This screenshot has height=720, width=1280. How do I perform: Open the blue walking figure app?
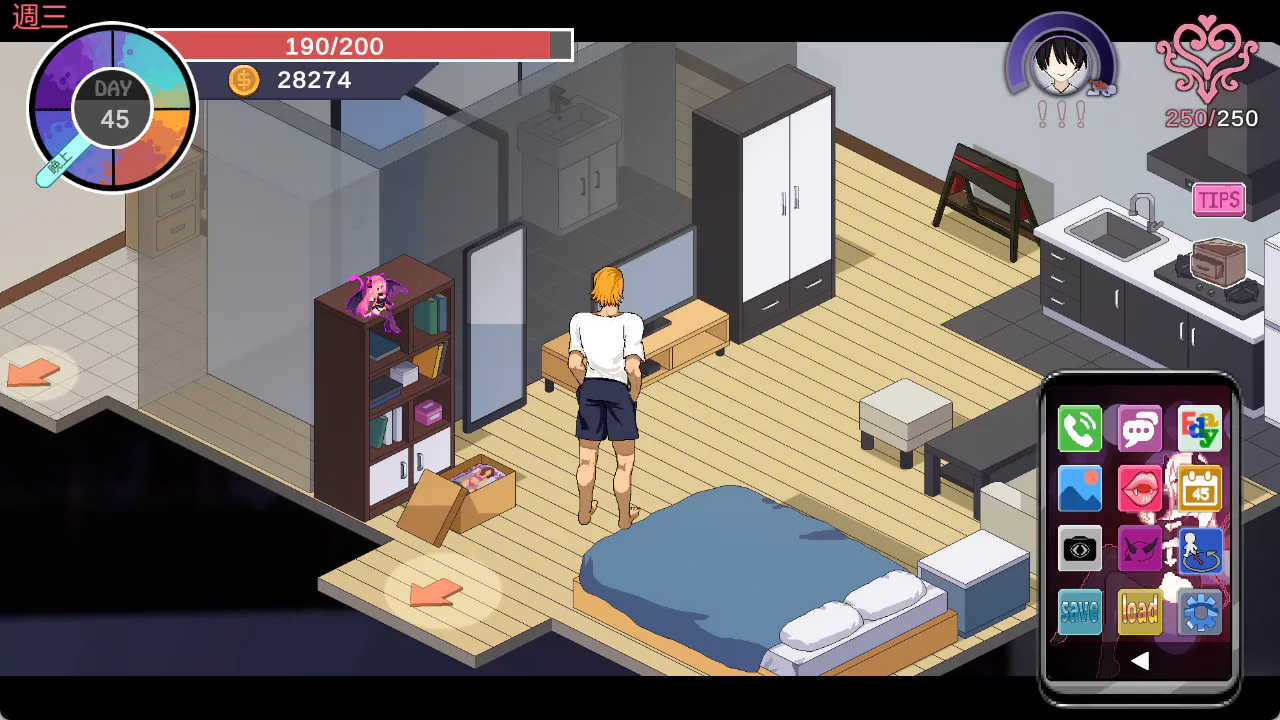point(1199,550)
